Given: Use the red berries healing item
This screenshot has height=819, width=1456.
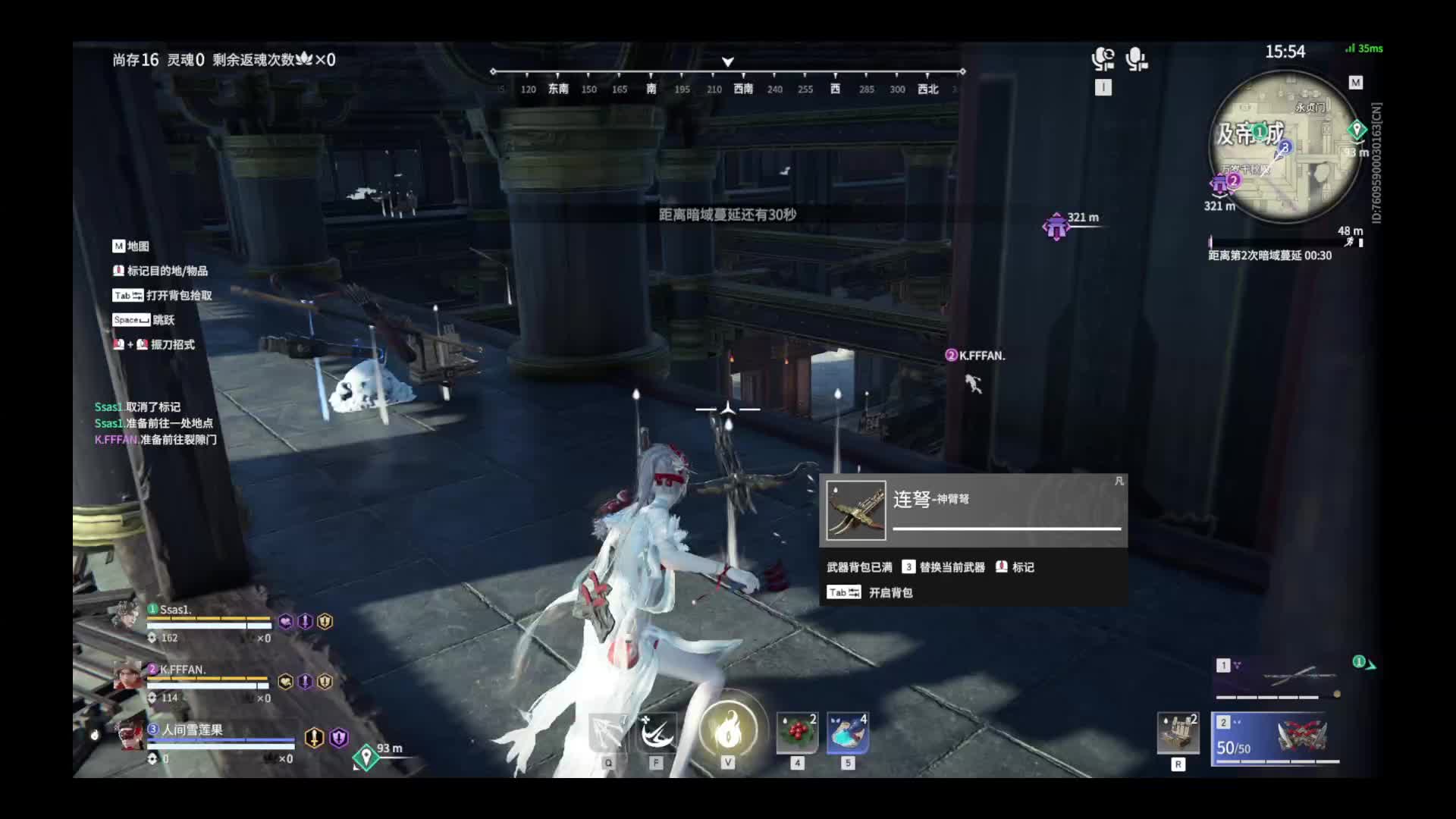Looking at the screenshot, I should tap(797, 732).
